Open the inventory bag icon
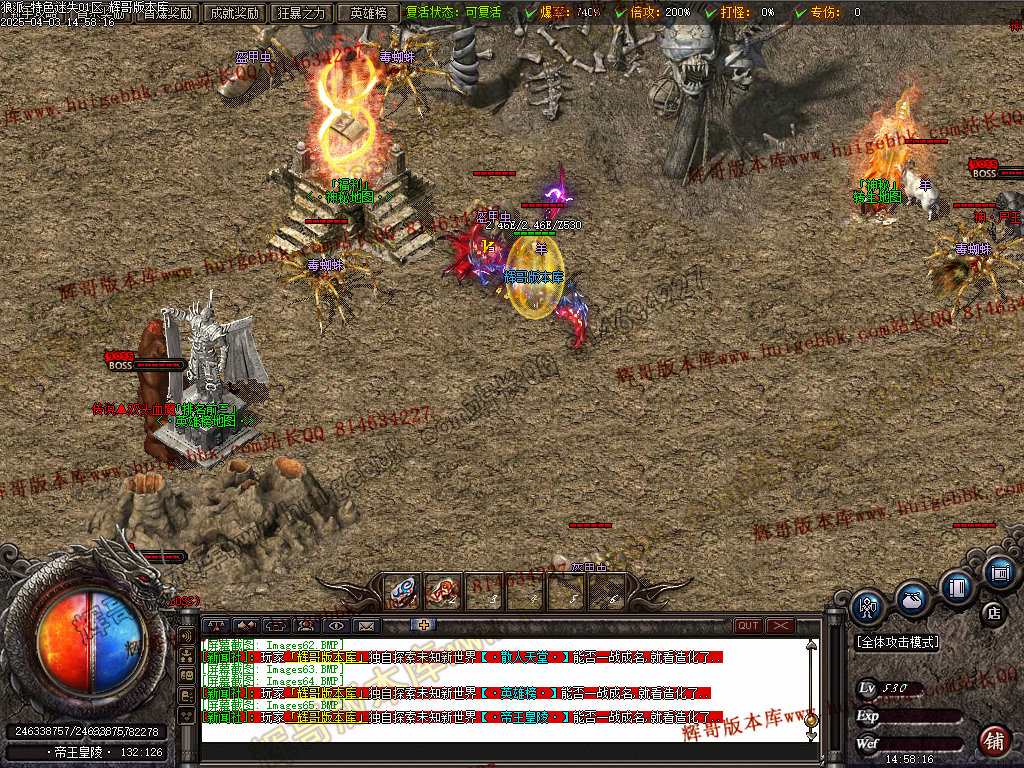Screen dimensions: 1024x768 (912, 599)
